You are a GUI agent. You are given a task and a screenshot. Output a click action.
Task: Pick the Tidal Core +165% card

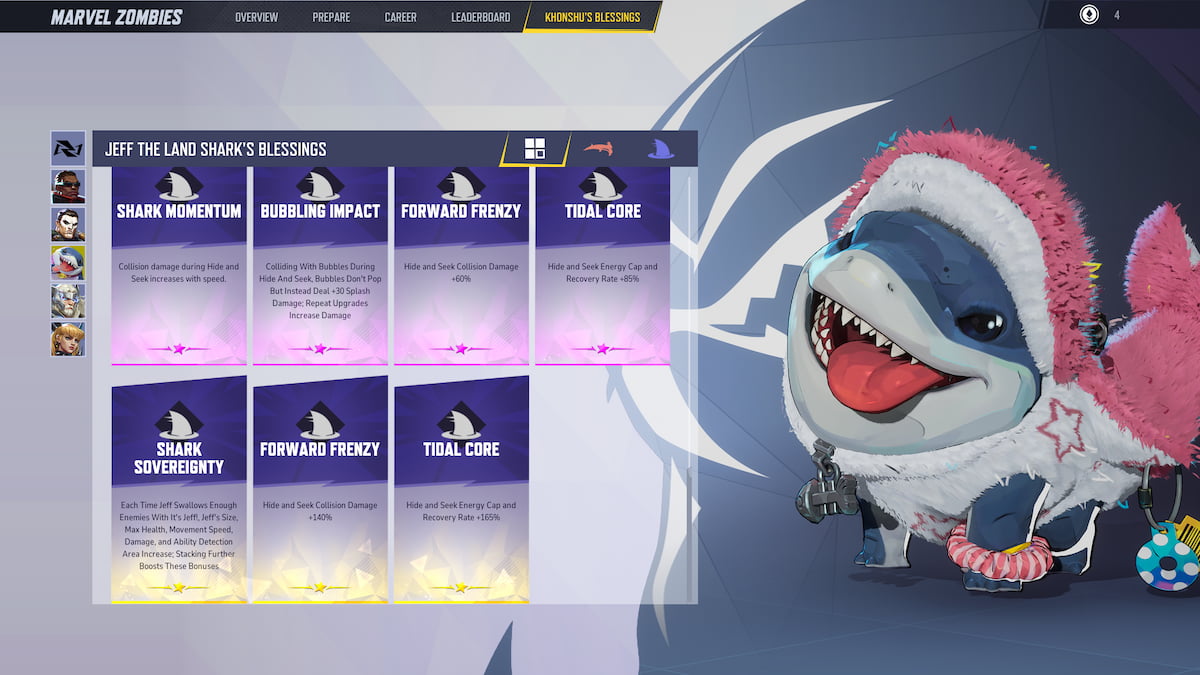461,490
